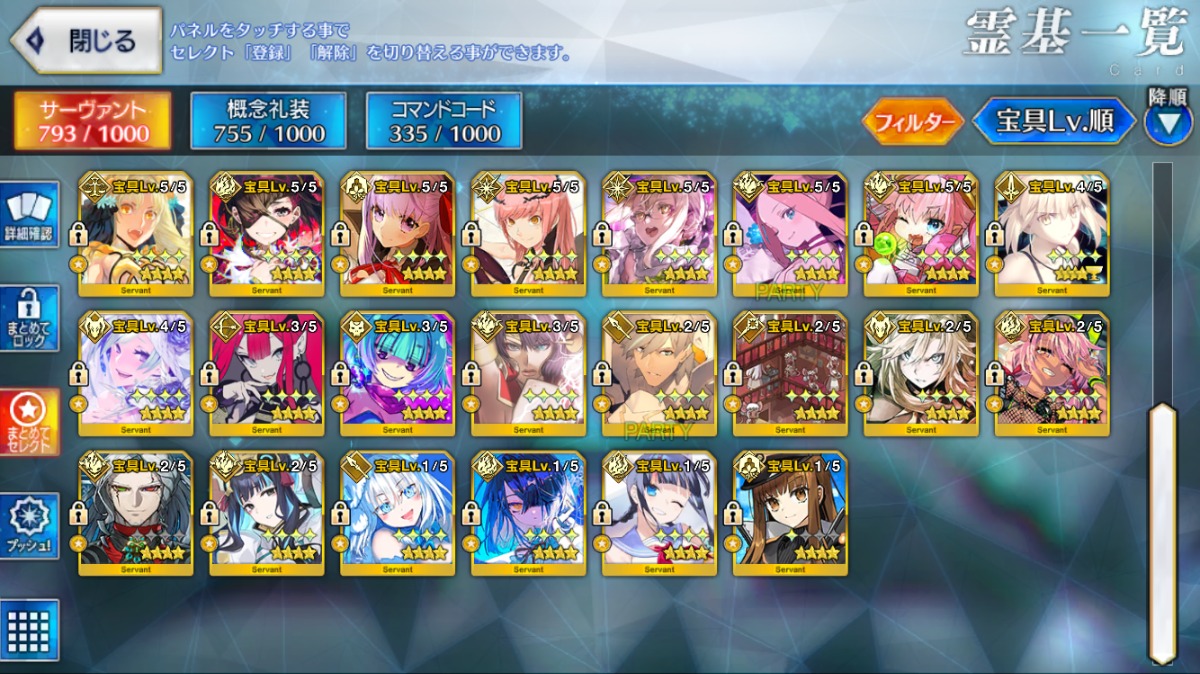Activate まとめてセレクト bulk select
The height and width of the screenshot is (674, 1200).
click(29, 422)
